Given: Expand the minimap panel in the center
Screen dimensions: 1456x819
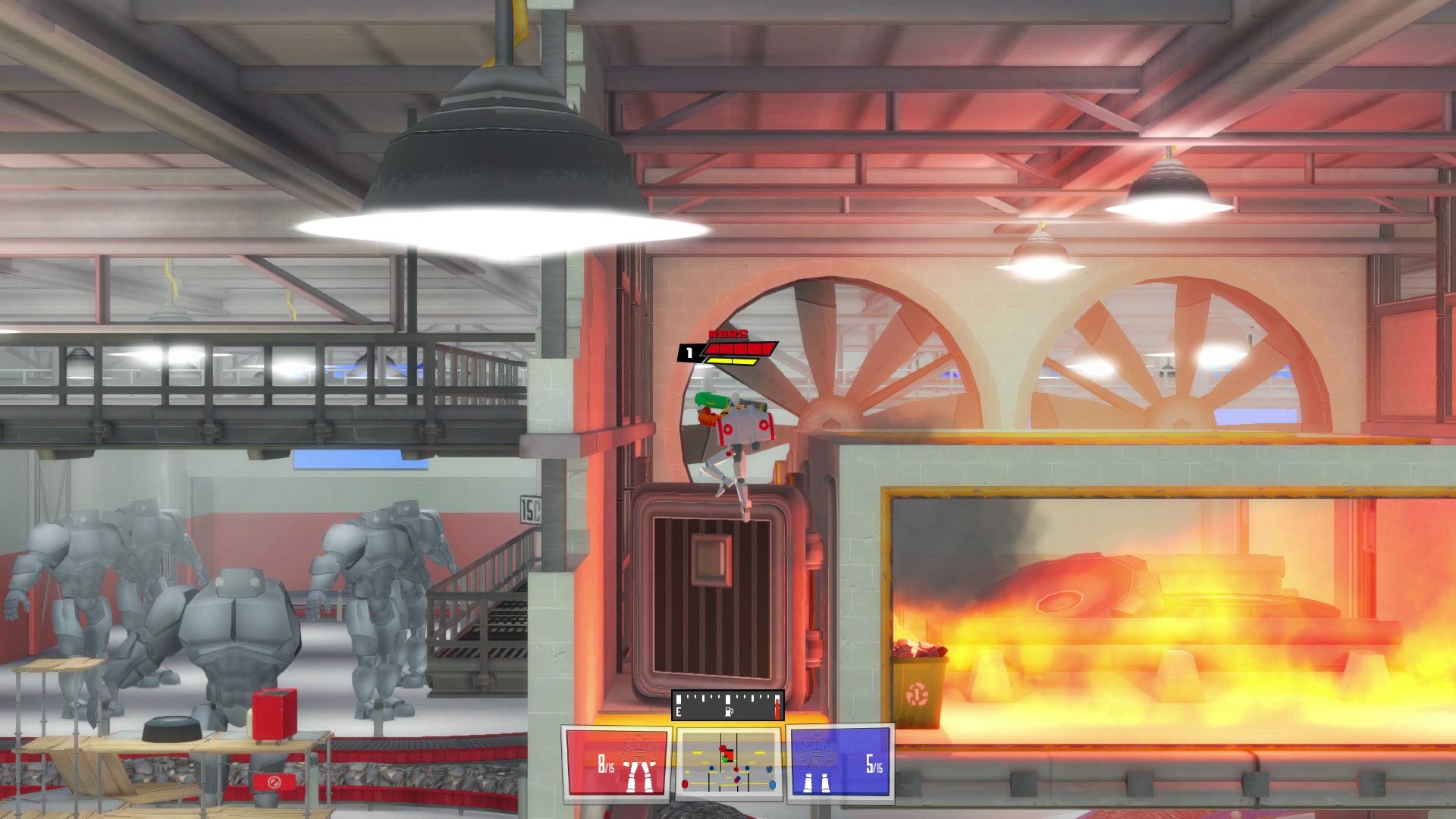Looking at the screenshot, I should (728, 762).
